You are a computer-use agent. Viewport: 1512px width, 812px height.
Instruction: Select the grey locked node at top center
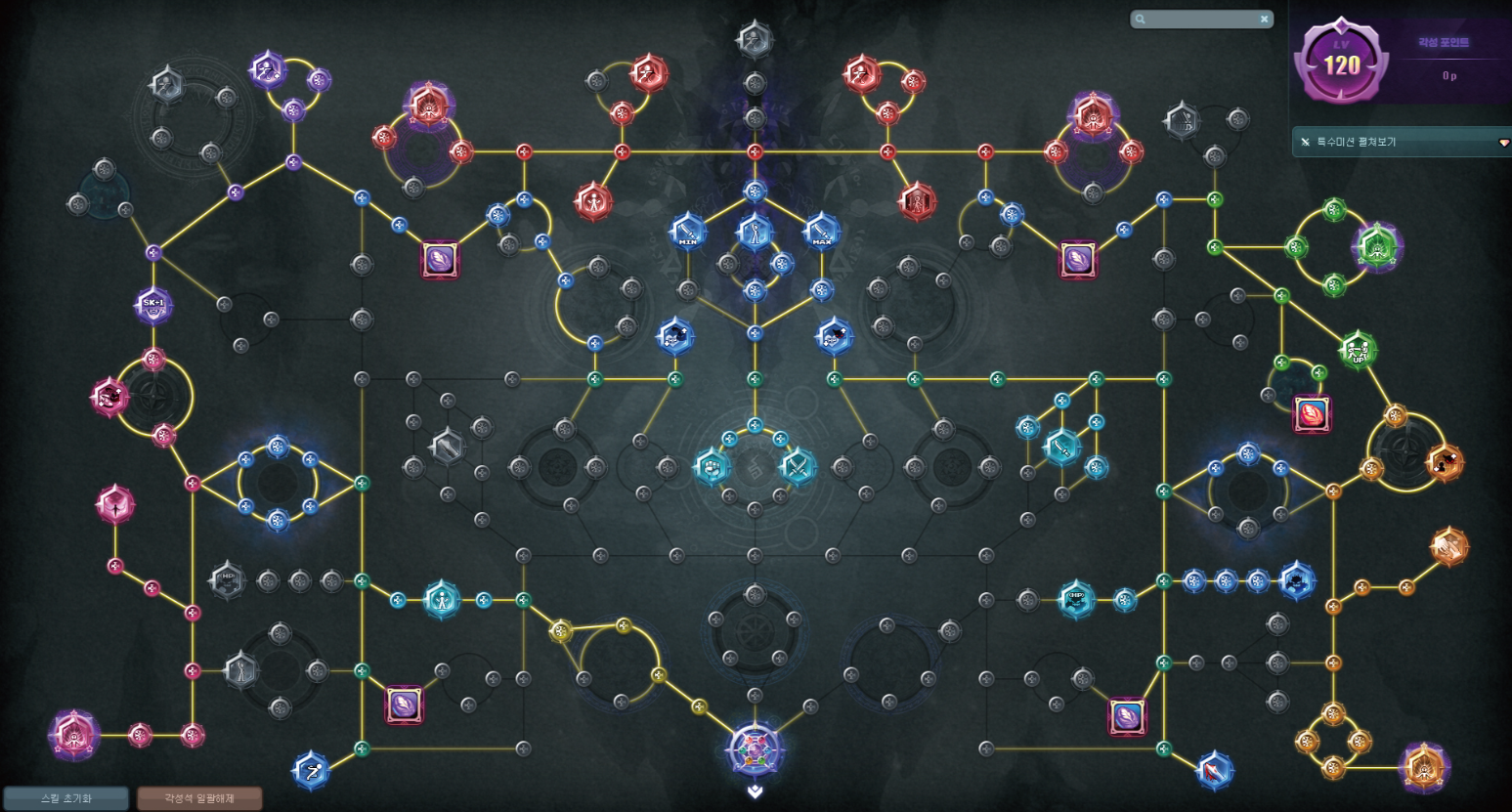click(x=755, y=40)
